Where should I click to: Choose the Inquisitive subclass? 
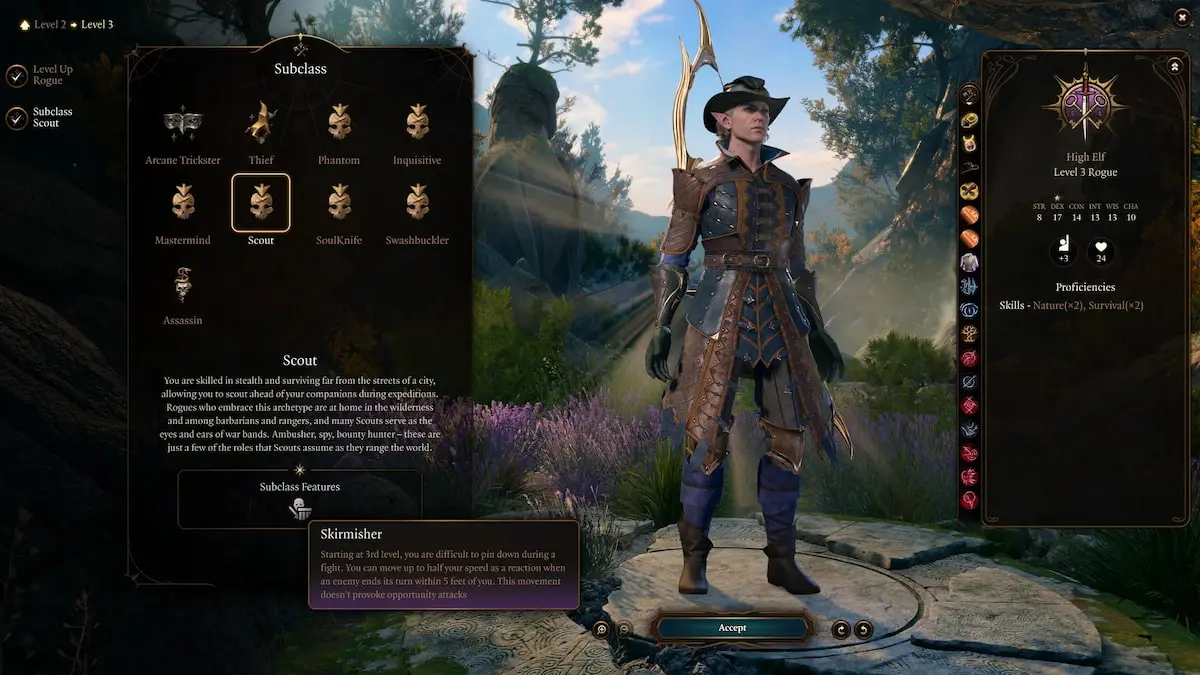(417, 123)
